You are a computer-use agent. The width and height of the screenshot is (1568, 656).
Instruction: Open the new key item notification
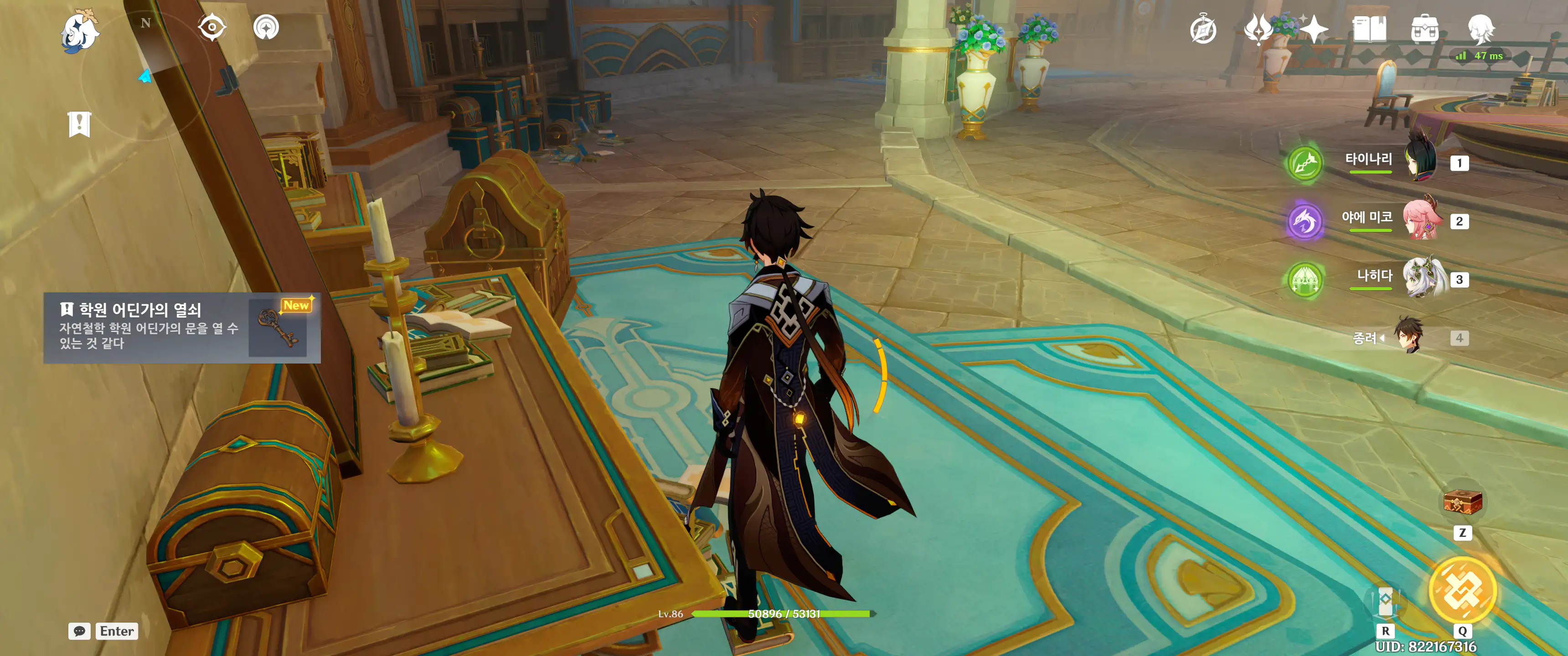click(182, 328)
